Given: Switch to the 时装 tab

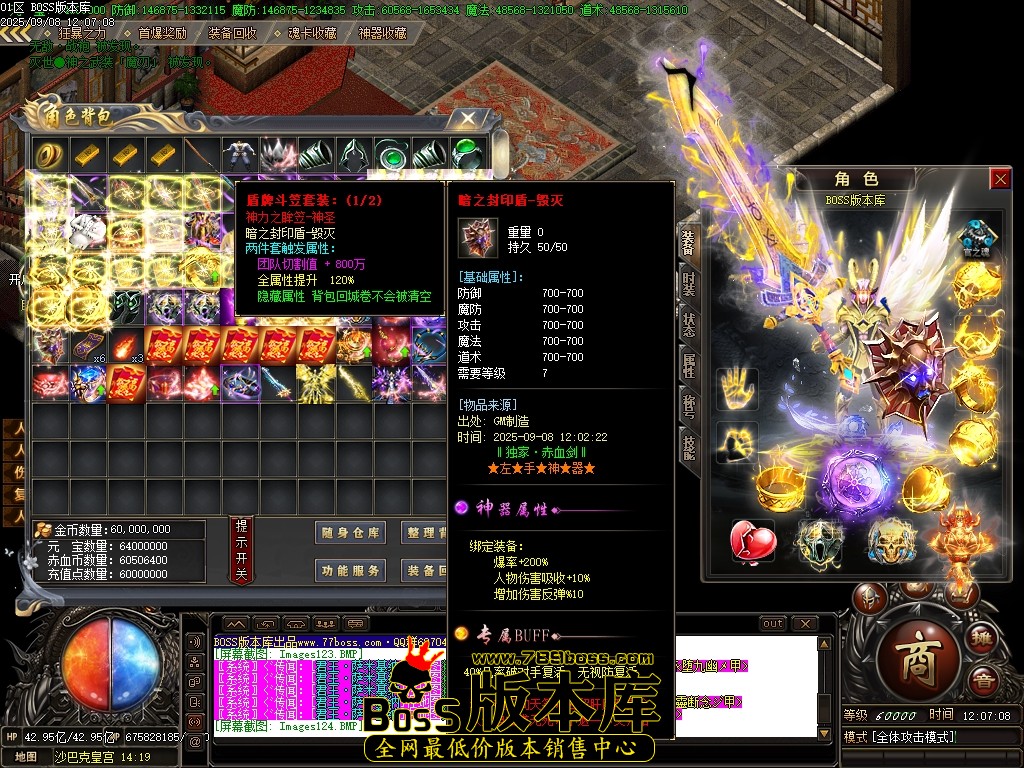Looking at the screenshot, I should (x=689, y=281).
